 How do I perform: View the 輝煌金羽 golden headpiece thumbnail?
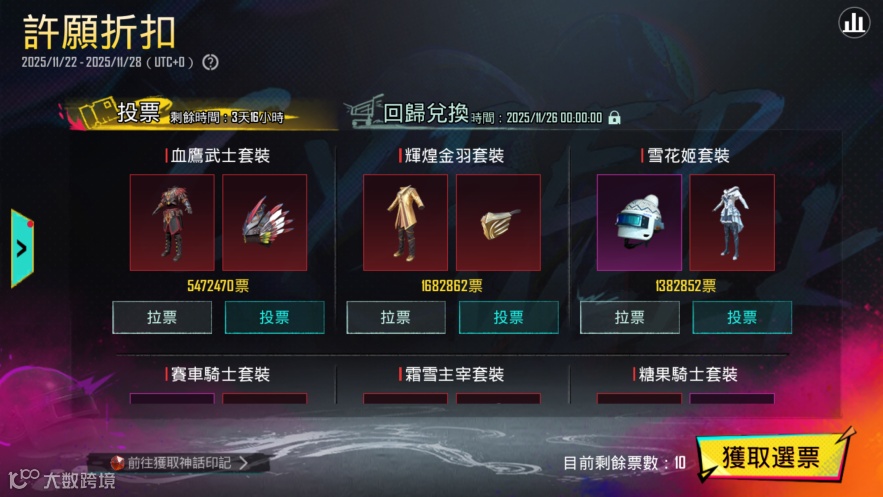[498, 222]
